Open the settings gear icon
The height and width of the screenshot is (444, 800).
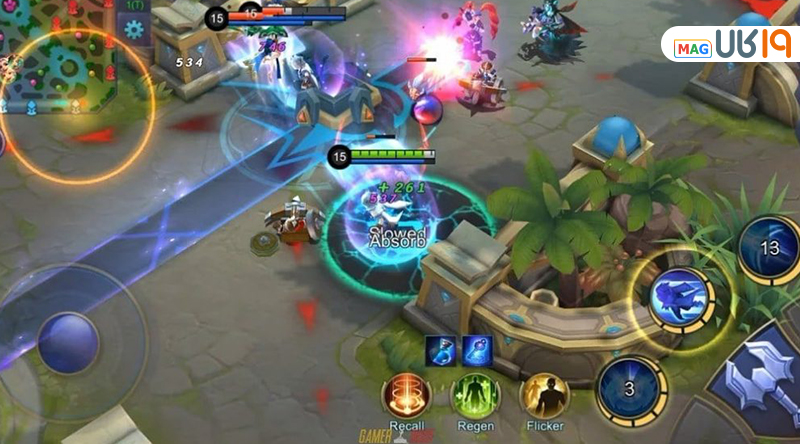pos(134,27)
